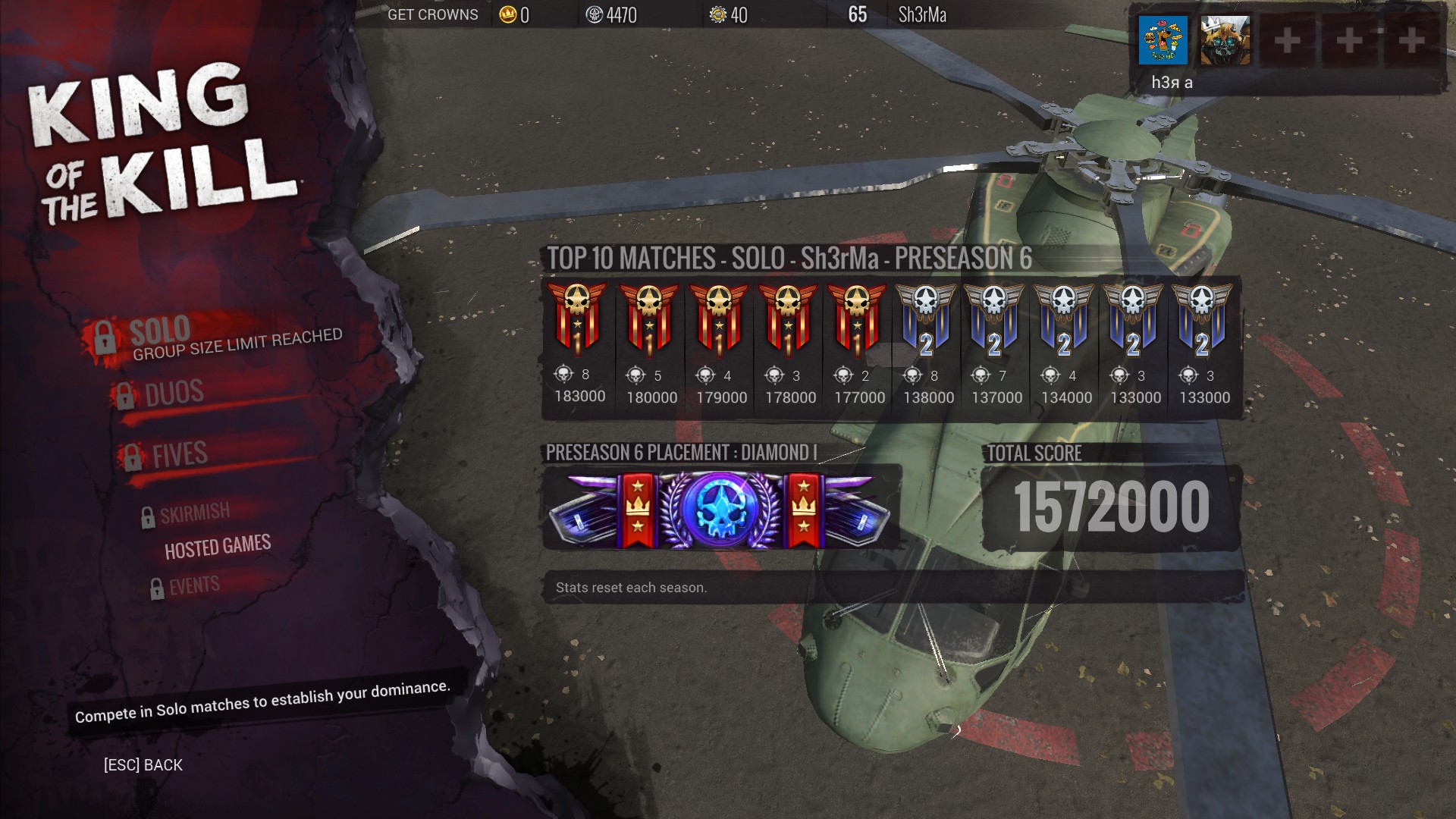Click the Diamond I placement badge
This screenshot has height=819, width=1456.
tap(720, 509)
